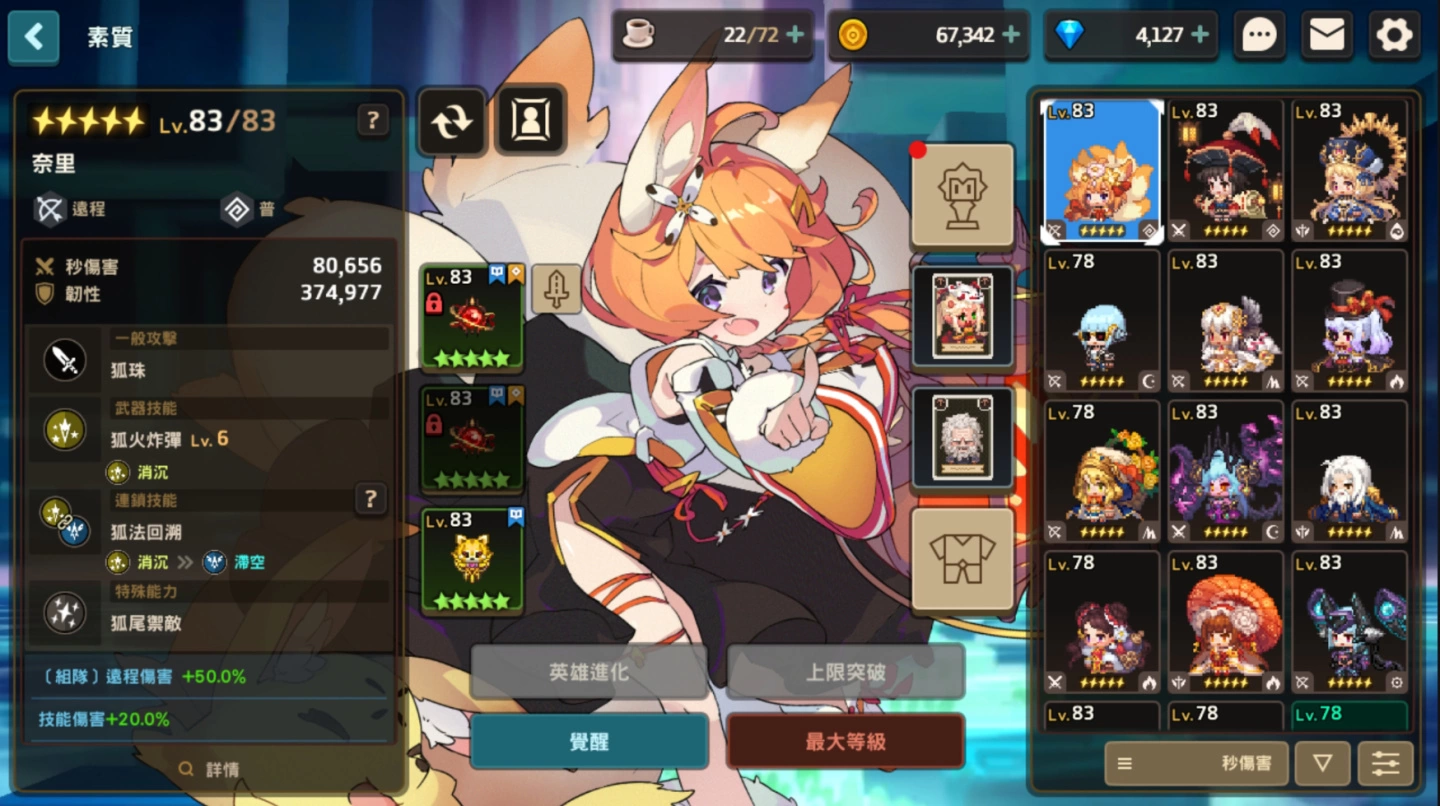Tap the 覺醒 awakening button
Image resolution: width=1440 pixels, height=806 pixels.
[x=589, y=742]
